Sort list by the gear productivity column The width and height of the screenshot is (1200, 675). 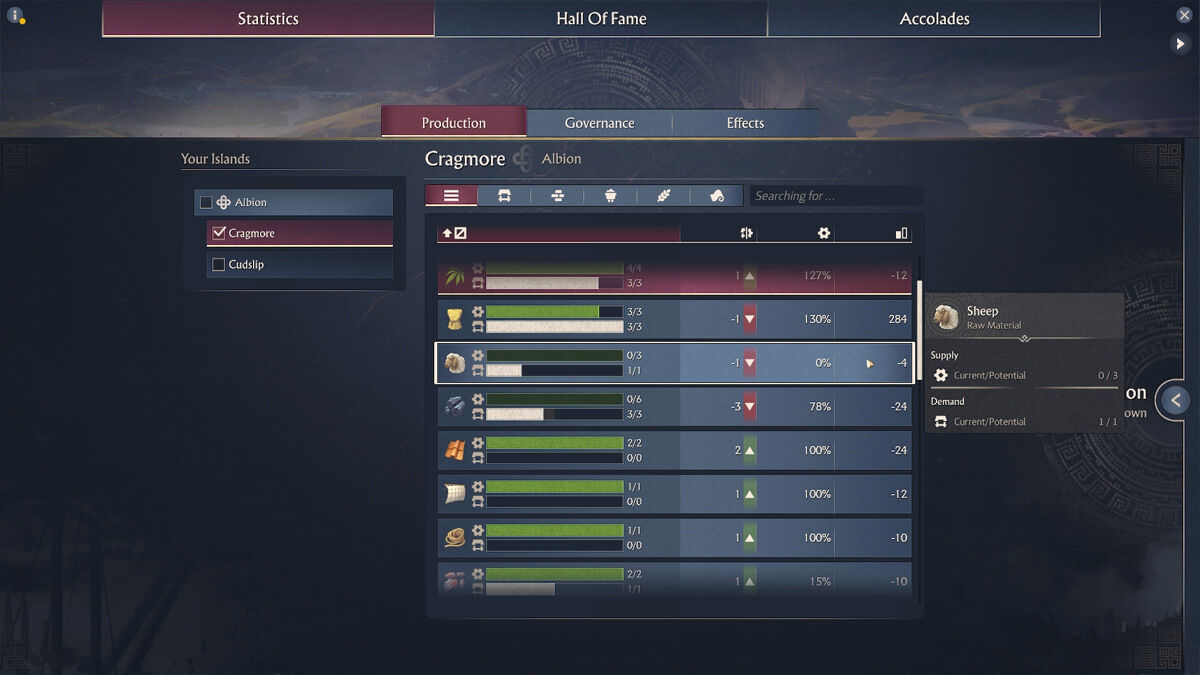(823, 233)
